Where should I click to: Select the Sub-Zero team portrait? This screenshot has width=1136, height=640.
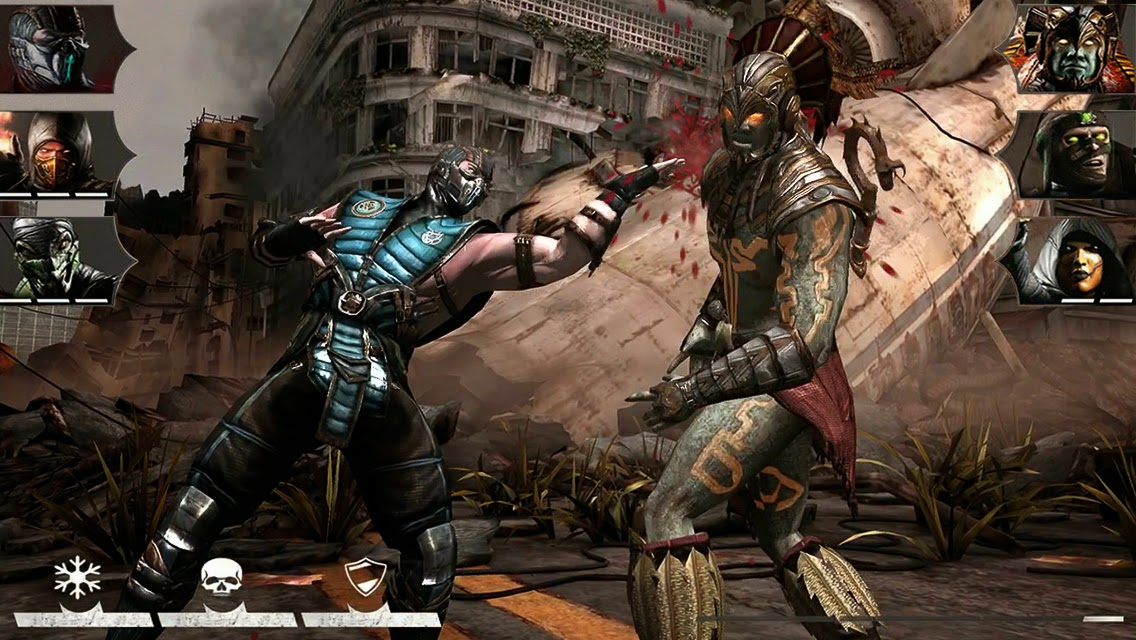pyautogui.click(x=55, y=48)
